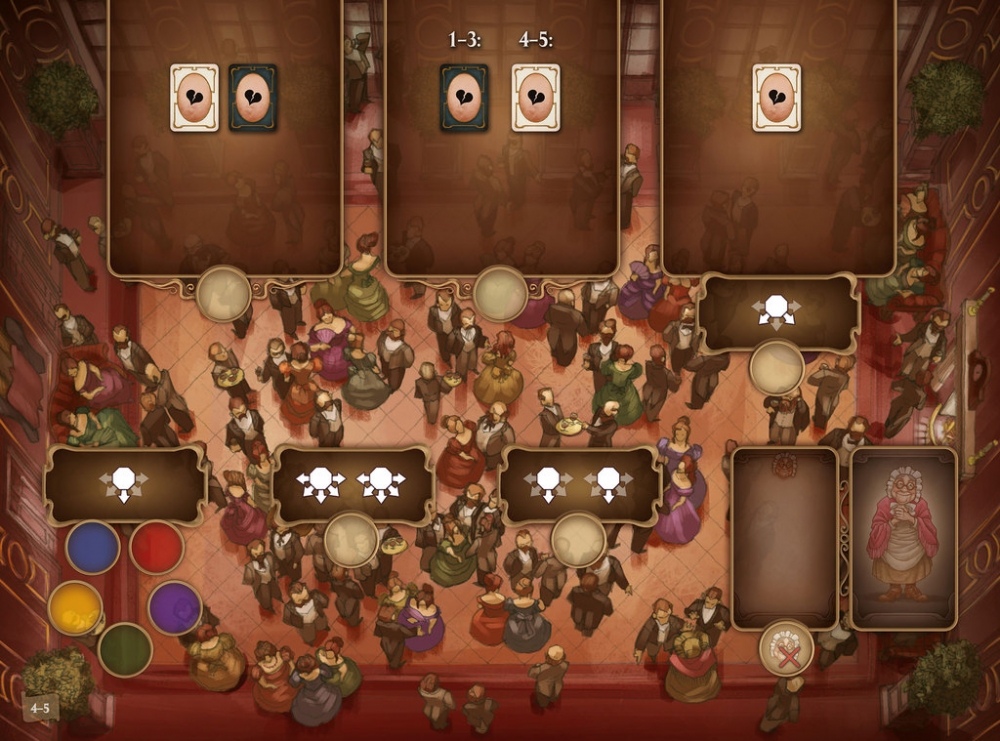Select the purple color token
The height and width of the screenshot is (741, 1000).
tap(175, 607)
